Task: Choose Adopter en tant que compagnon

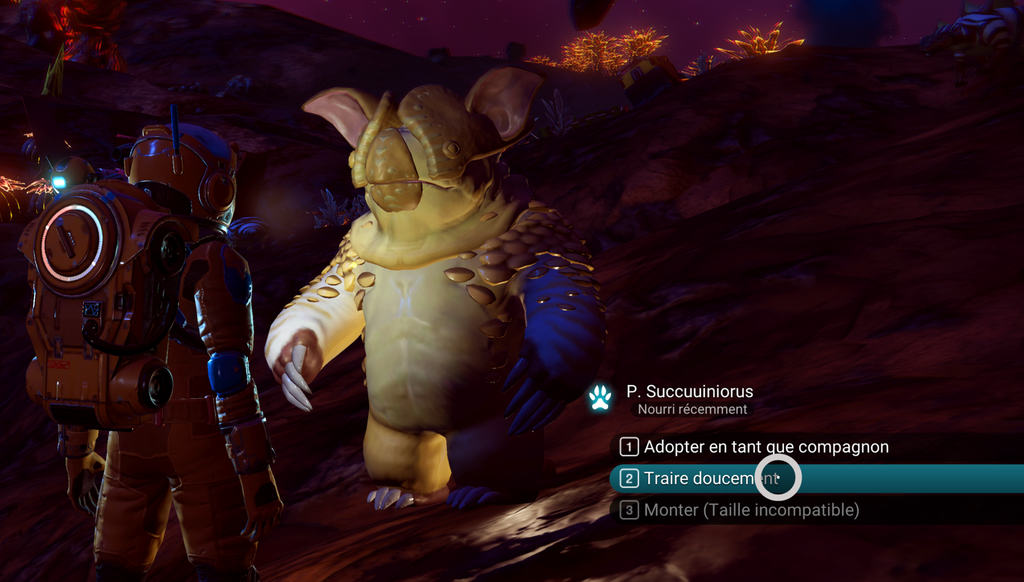Action: tap(765, 447)
